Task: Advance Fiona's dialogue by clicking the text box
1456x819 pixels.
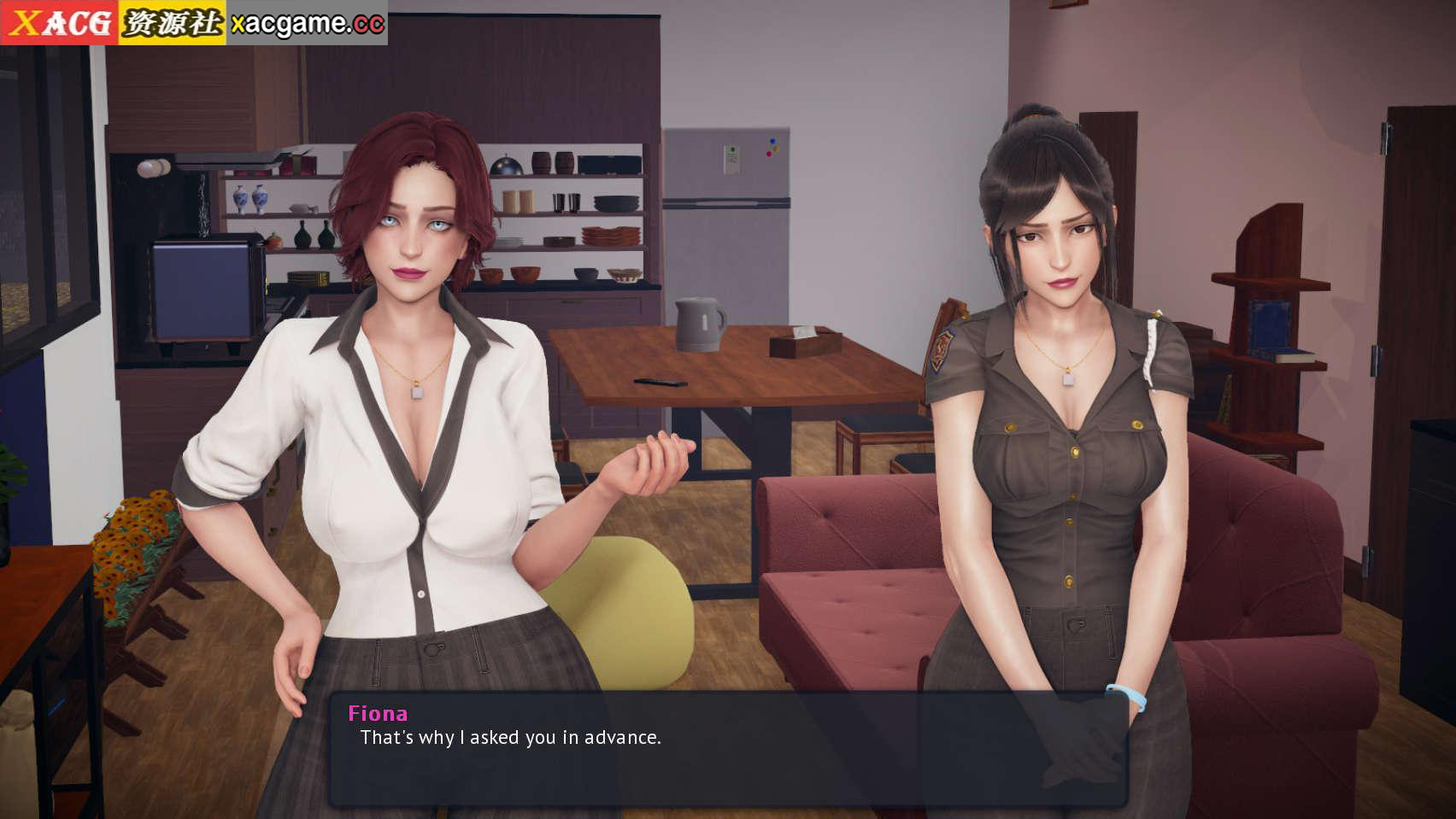Action: [728, 749]
